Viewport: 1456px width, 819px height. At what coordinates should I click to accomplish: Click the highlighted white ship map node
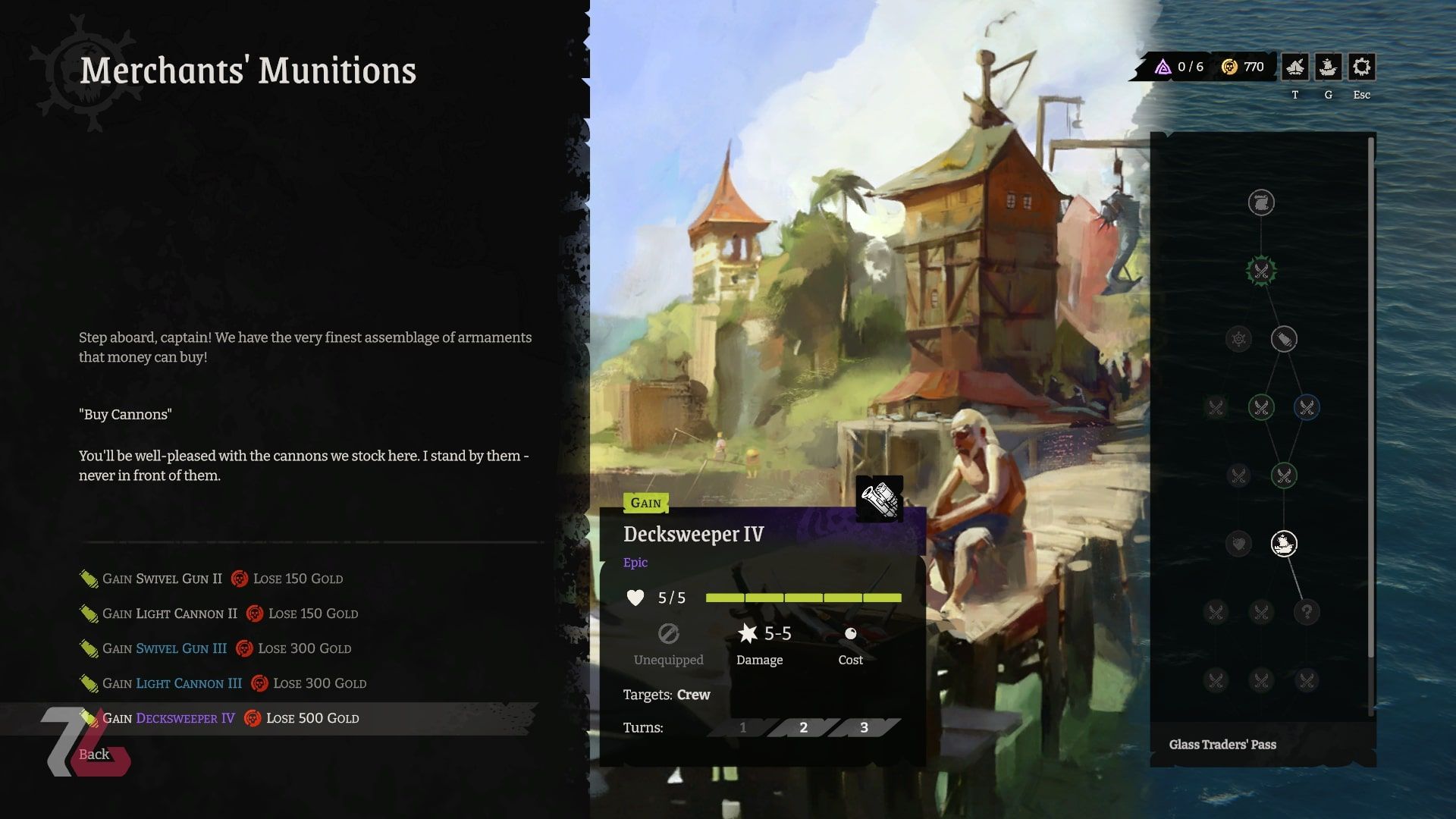pos(1284,544)
